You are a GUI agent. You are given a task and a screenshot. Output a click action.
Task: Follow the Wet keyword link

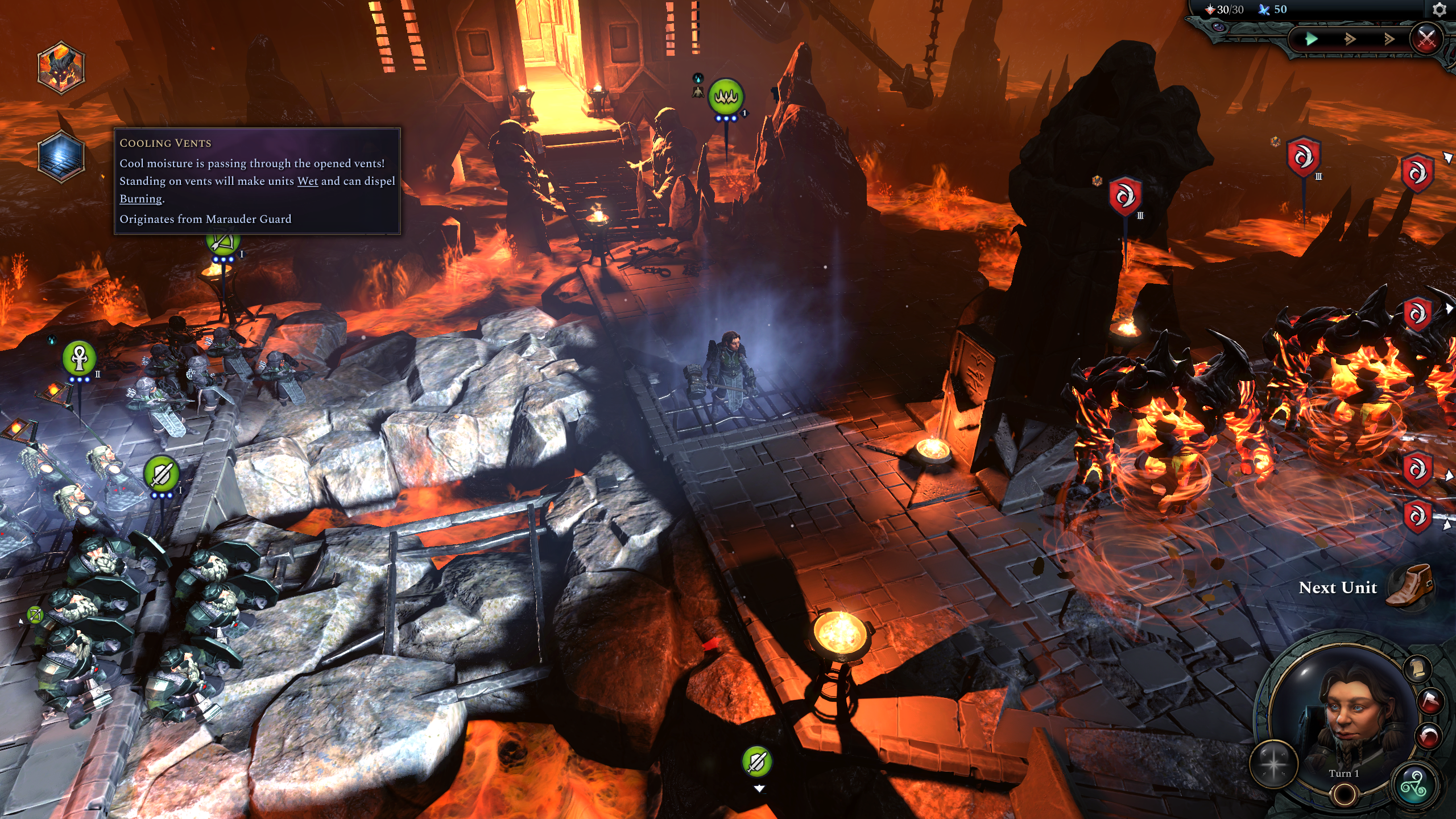pyautogui.click(x=307, y=181)
